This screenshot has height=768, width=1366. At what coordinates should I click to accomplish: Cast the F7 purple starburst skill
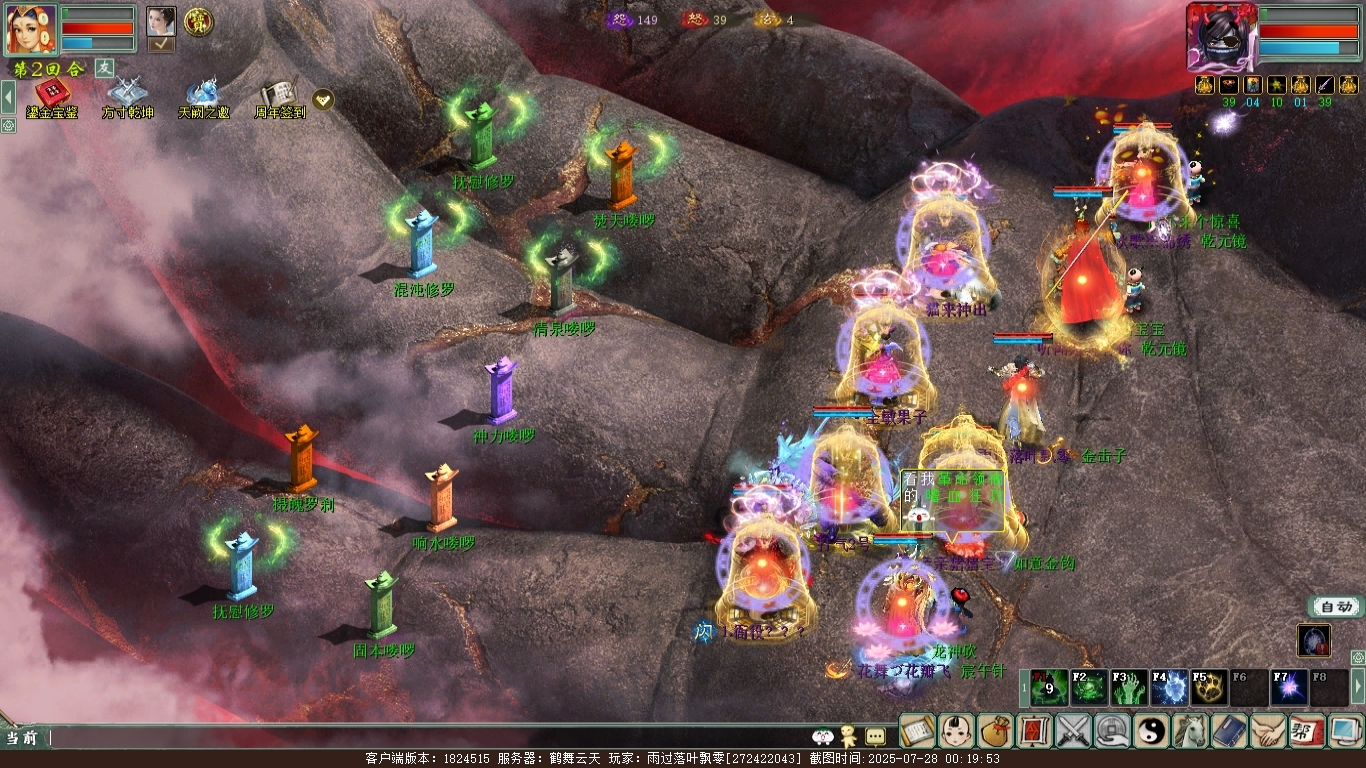tap(1290, 688)
